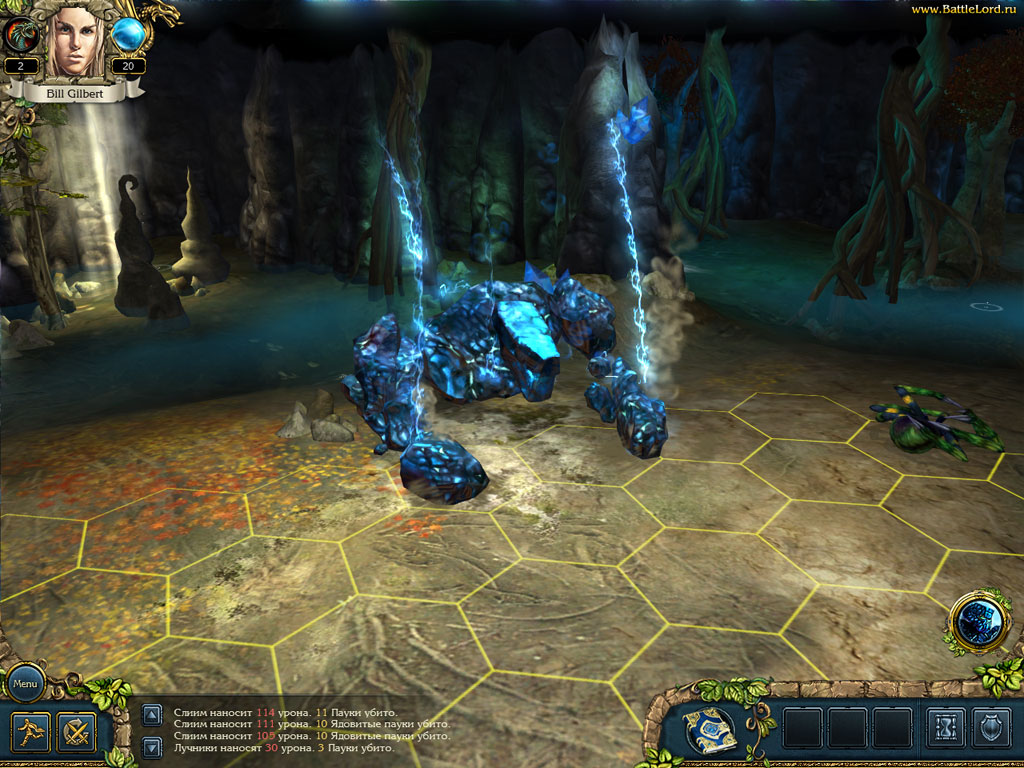Click the blue mana orb
The image size is (1024, 768).
tap(128, 35)
